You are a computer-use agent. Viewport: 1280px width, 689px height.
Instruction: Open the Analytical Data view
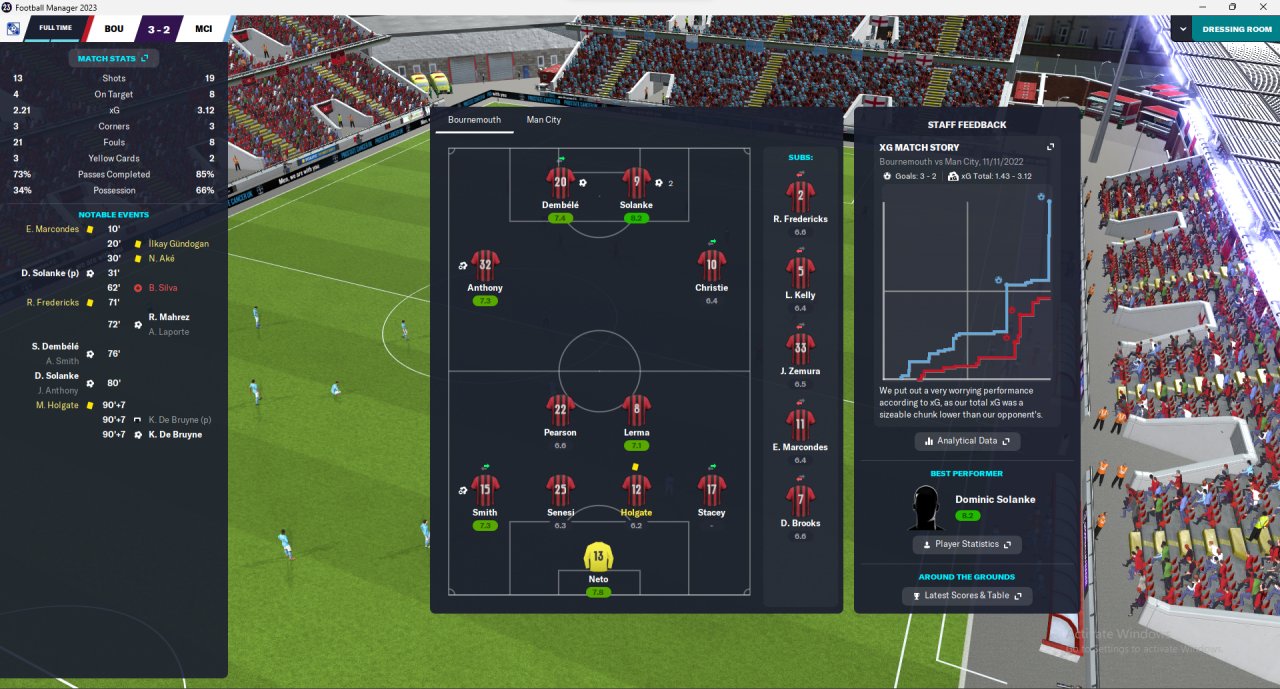[x=967, y=441]
